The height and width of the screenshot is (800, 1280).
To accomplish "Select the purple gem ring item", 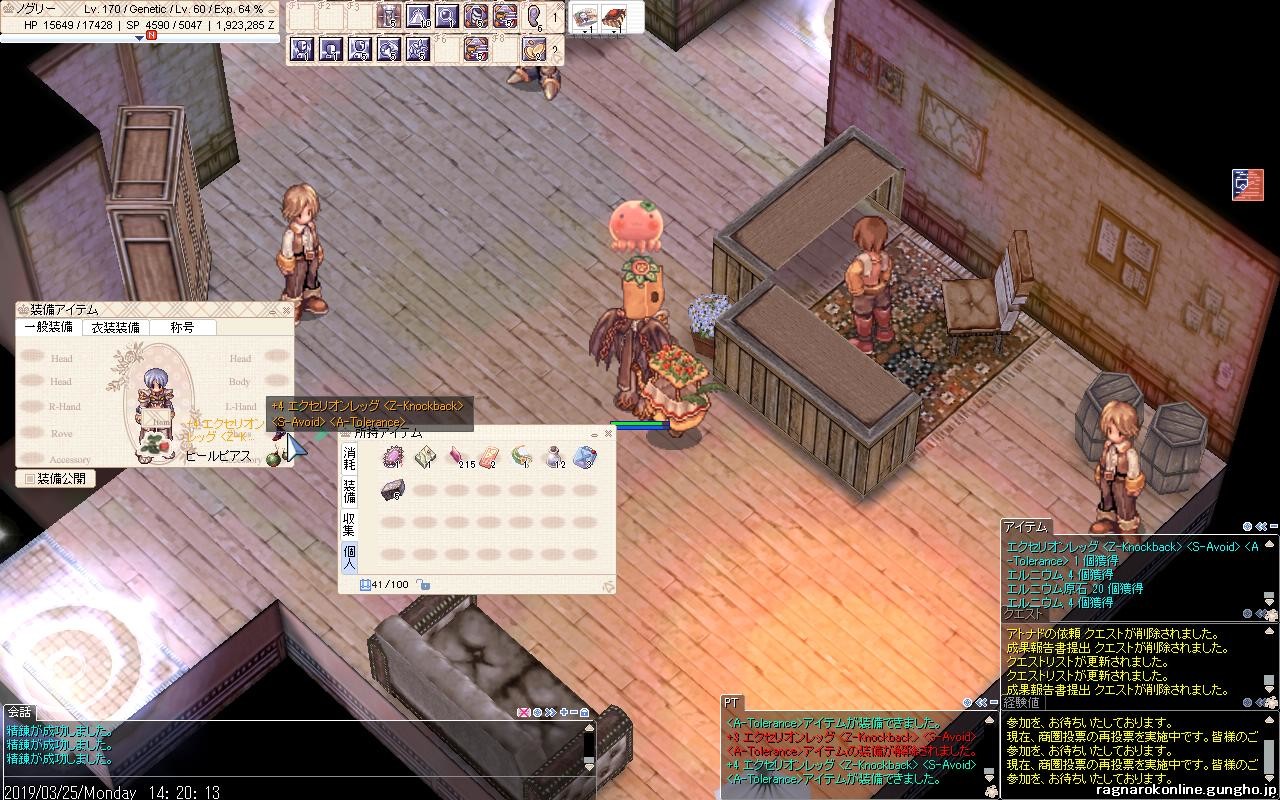I will pyautogui.click(x=392, y=458).
